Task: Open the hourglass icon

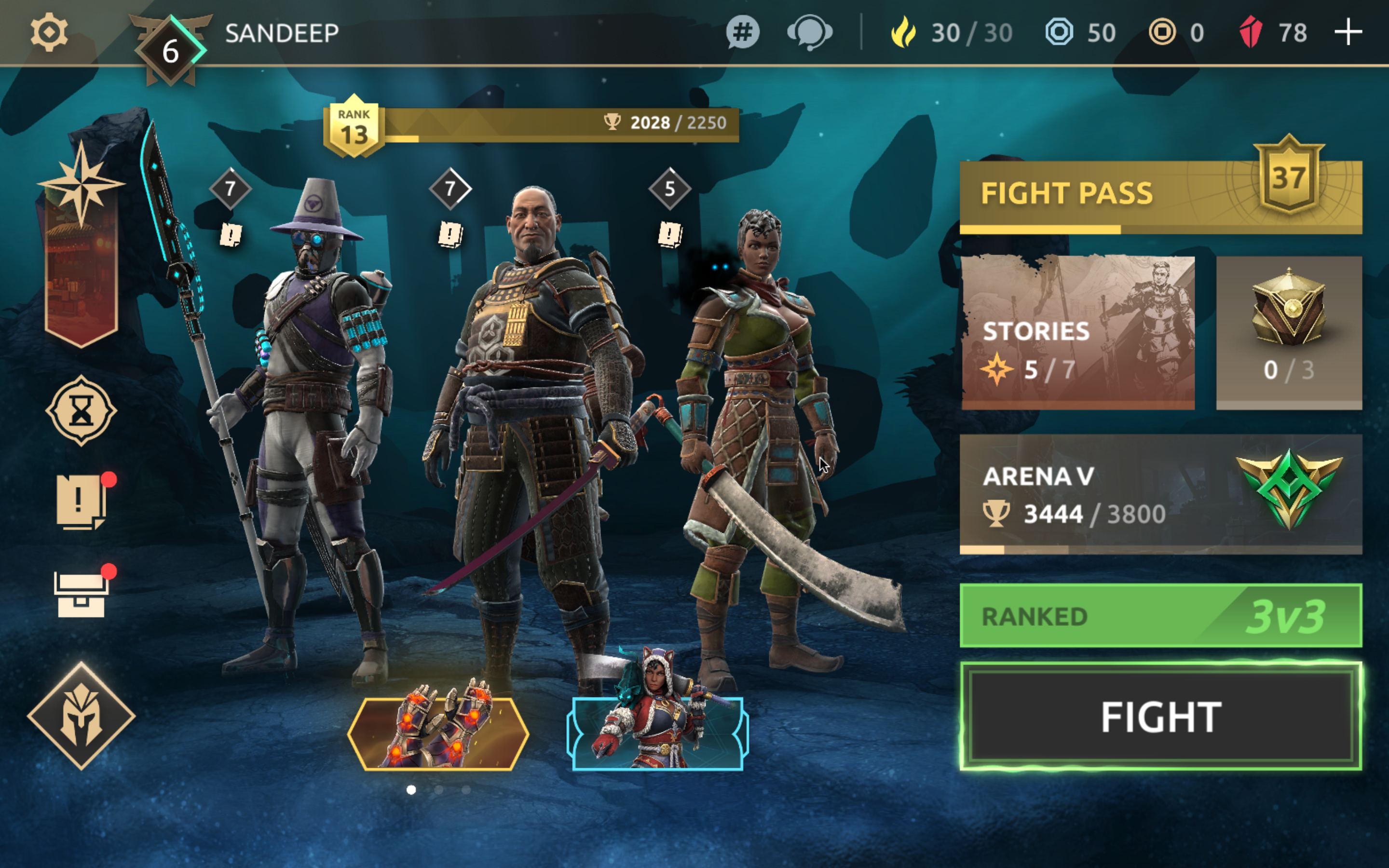Action: (81, 410)
